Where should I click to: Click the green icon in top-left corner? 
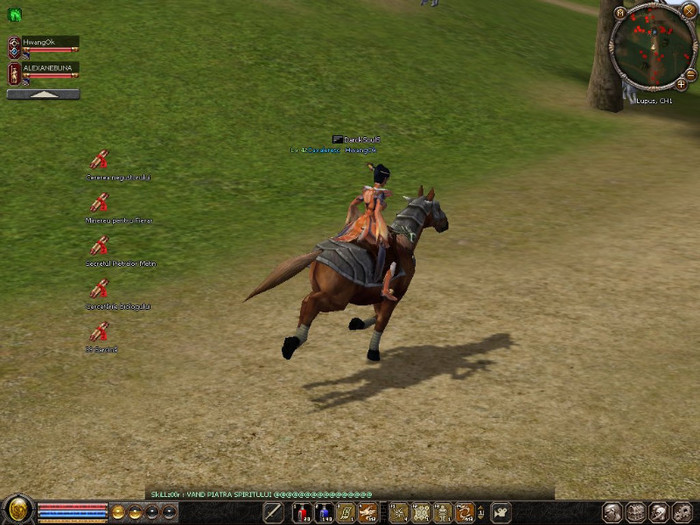(x=14, y=15)
